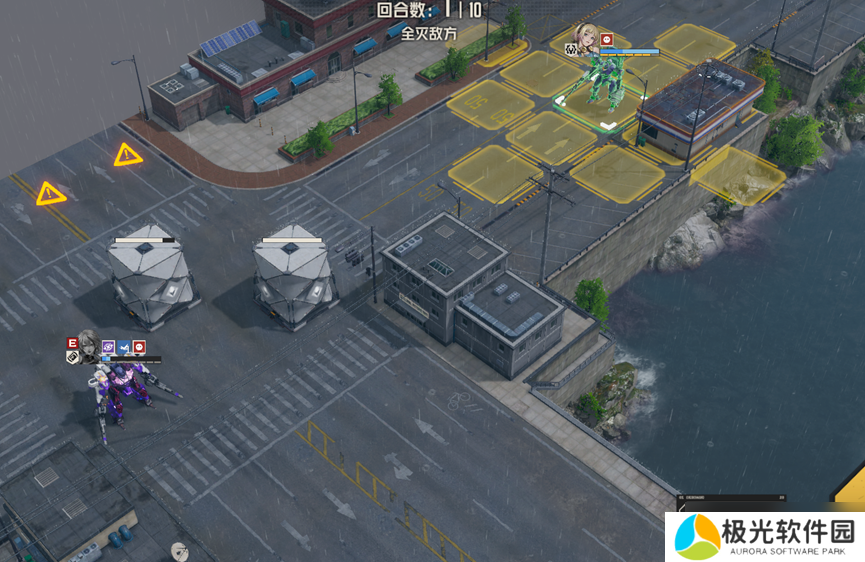Image resolution: width=865 pixels, height=562 pixels.
Task: Inspect the blue status icon on purple mech
Action: pos(124,347)
